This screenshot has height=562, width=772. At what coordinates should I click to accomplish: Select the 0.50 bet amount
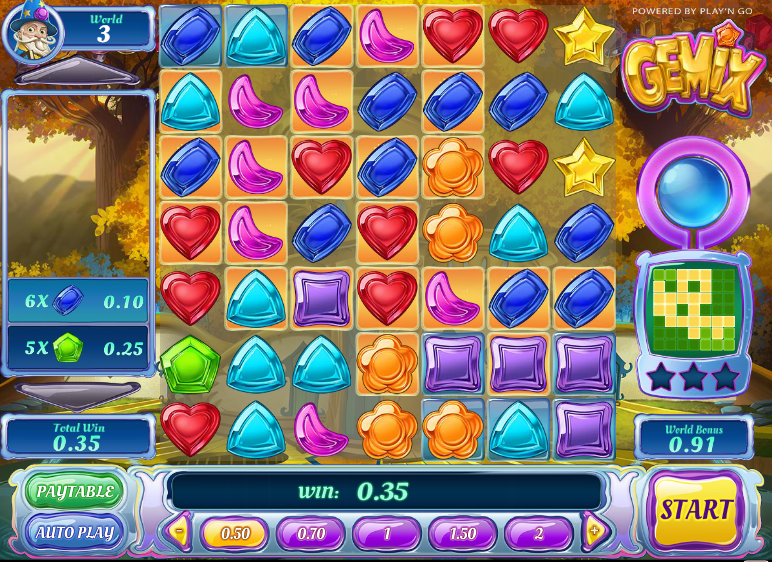(235, 533)
